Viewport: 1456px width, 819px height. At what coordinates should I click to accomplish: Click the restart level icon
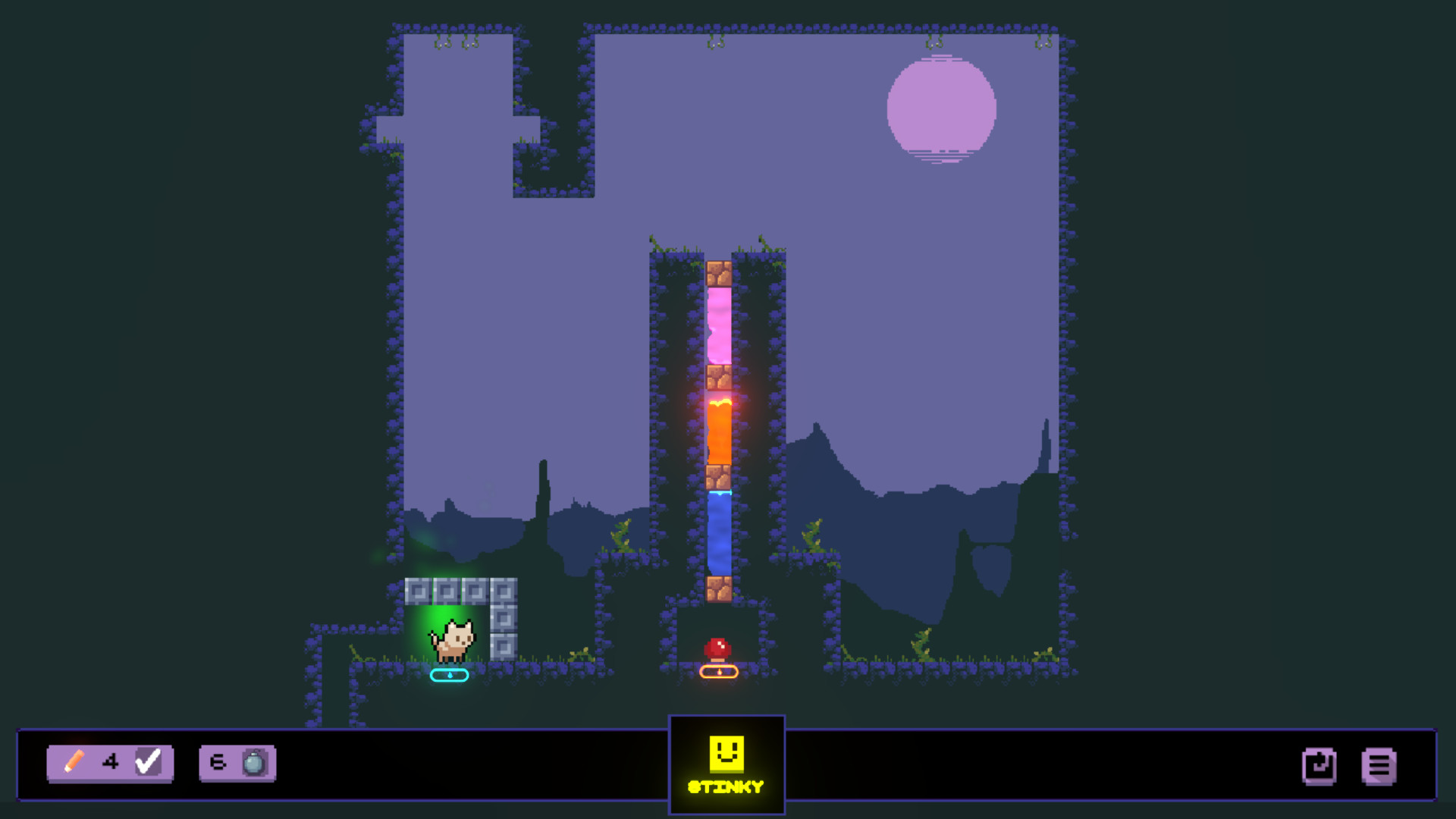coord(1319,766)
